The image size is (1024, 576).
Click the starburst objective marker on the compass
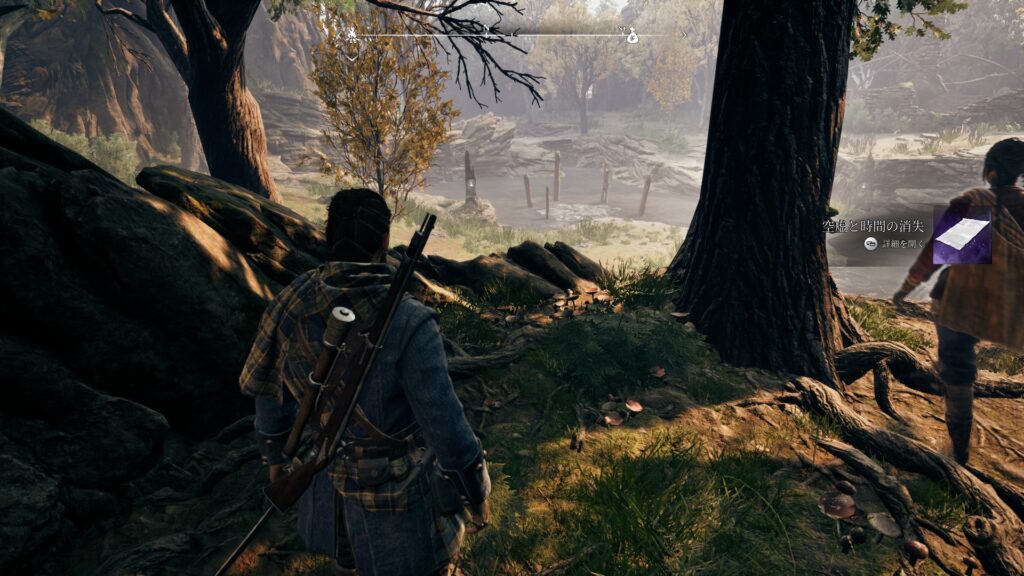coord(352,35)
